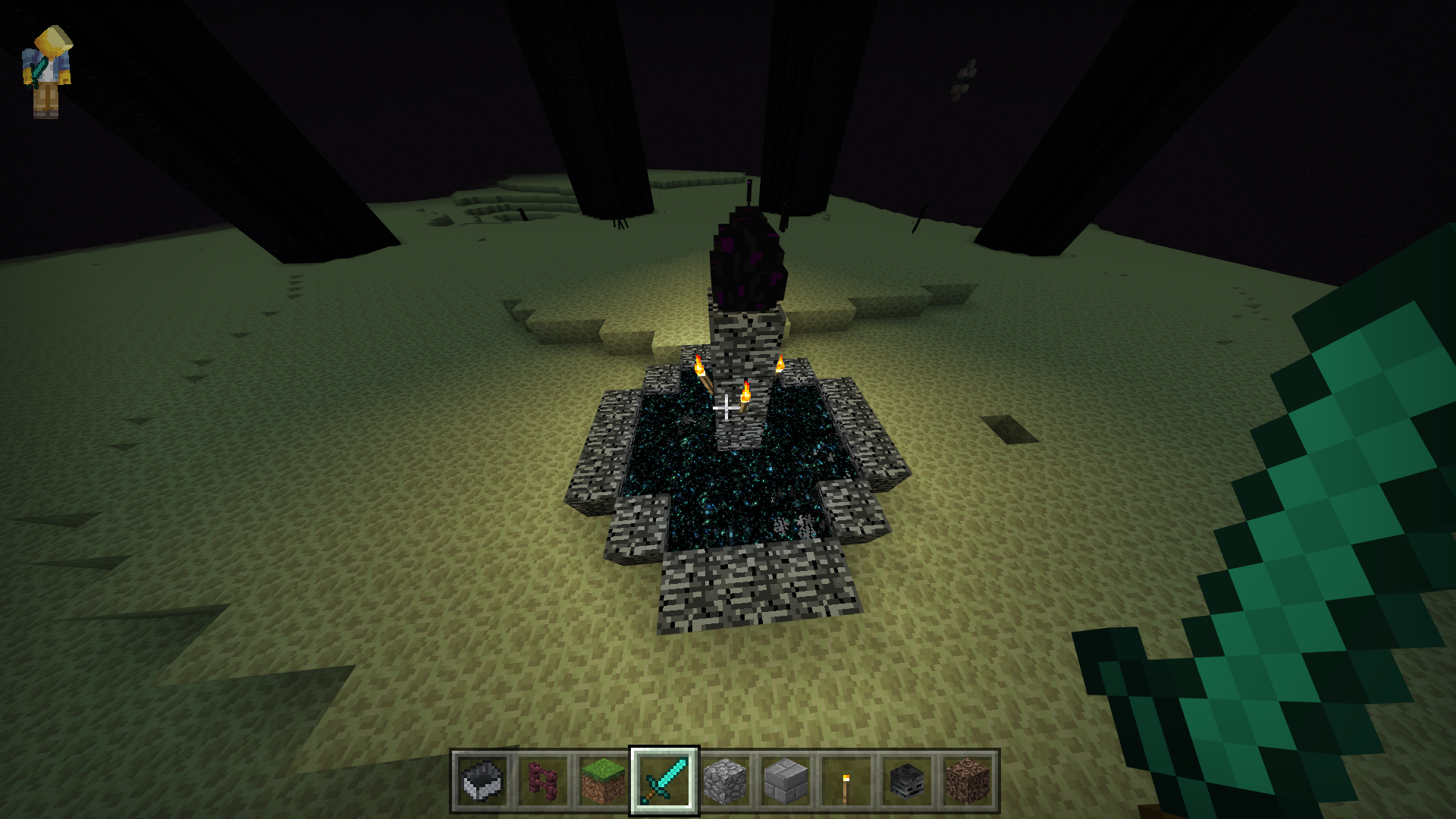1456x819 pixels.
Task: Choose the nether brick fence slot
Action: pyautogui.click(x=543, y=781)
